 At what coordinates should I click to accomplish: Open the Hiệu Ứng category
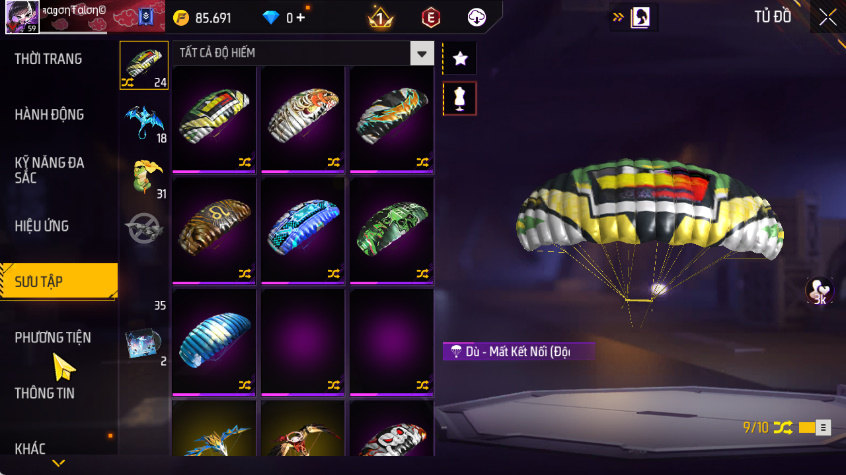coord(42,226)
